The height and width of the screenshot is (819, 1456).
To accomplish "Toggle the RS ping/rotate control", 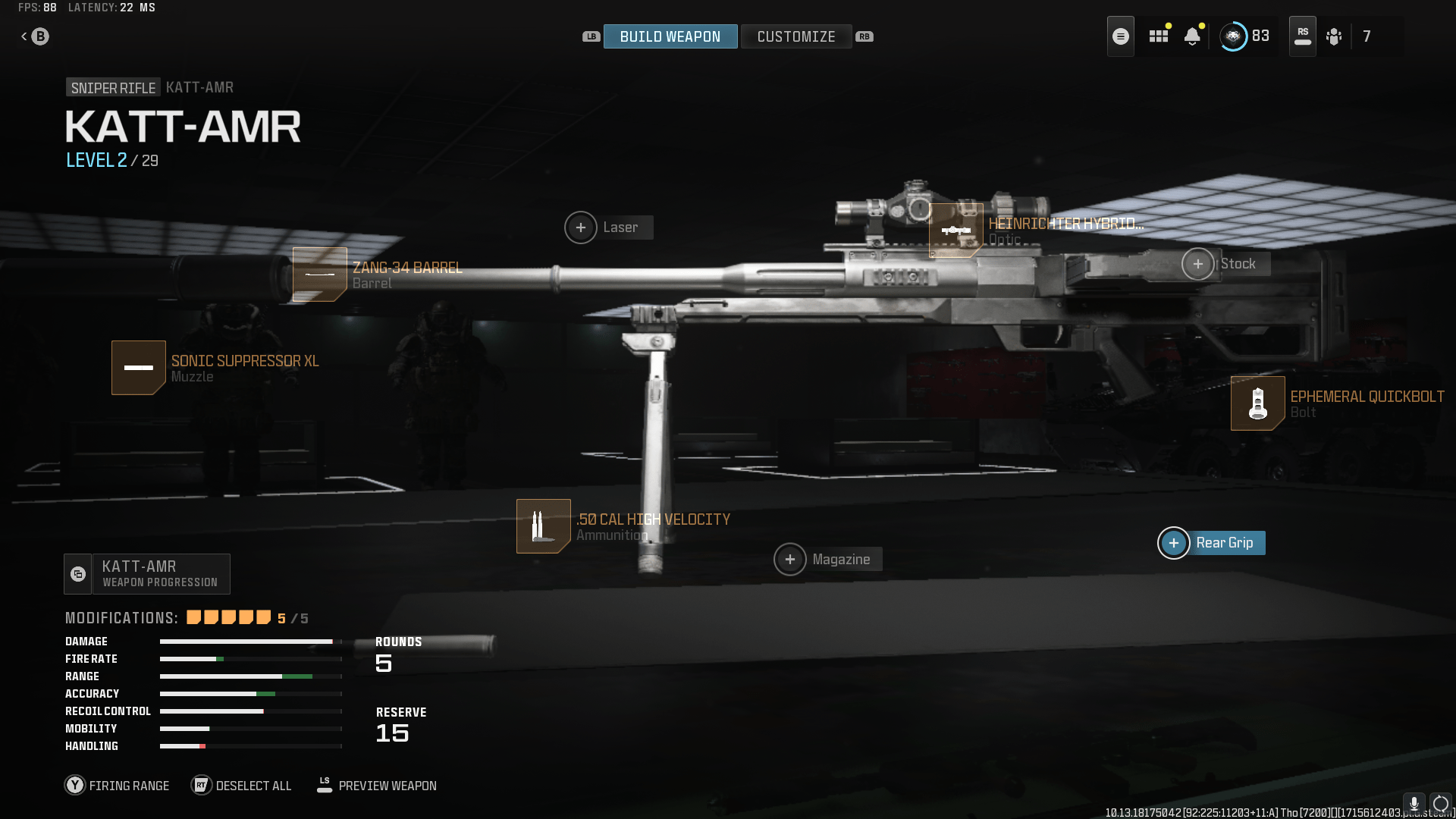I will [x=1302, y=36].
